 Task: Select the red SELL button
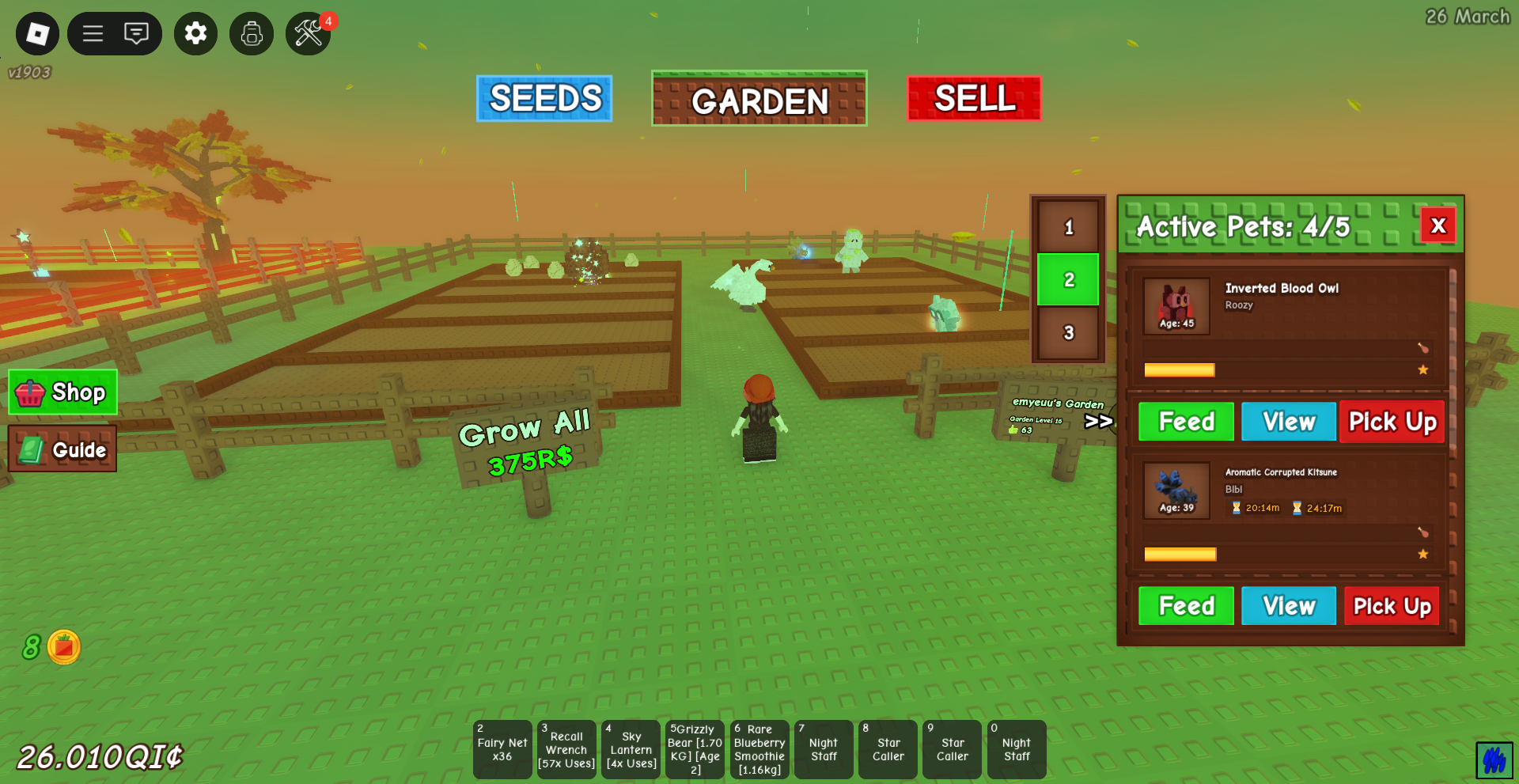(974, 99)
